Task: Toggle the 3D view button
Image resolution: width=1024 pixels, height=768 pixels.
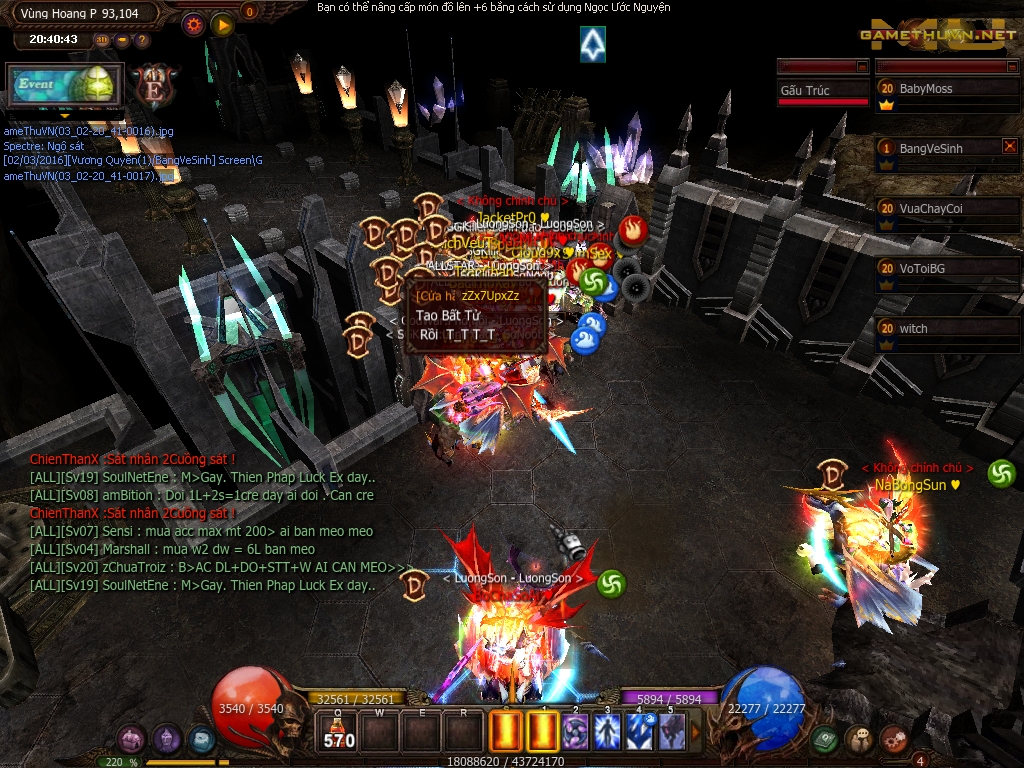Action: tap(102, 40)
